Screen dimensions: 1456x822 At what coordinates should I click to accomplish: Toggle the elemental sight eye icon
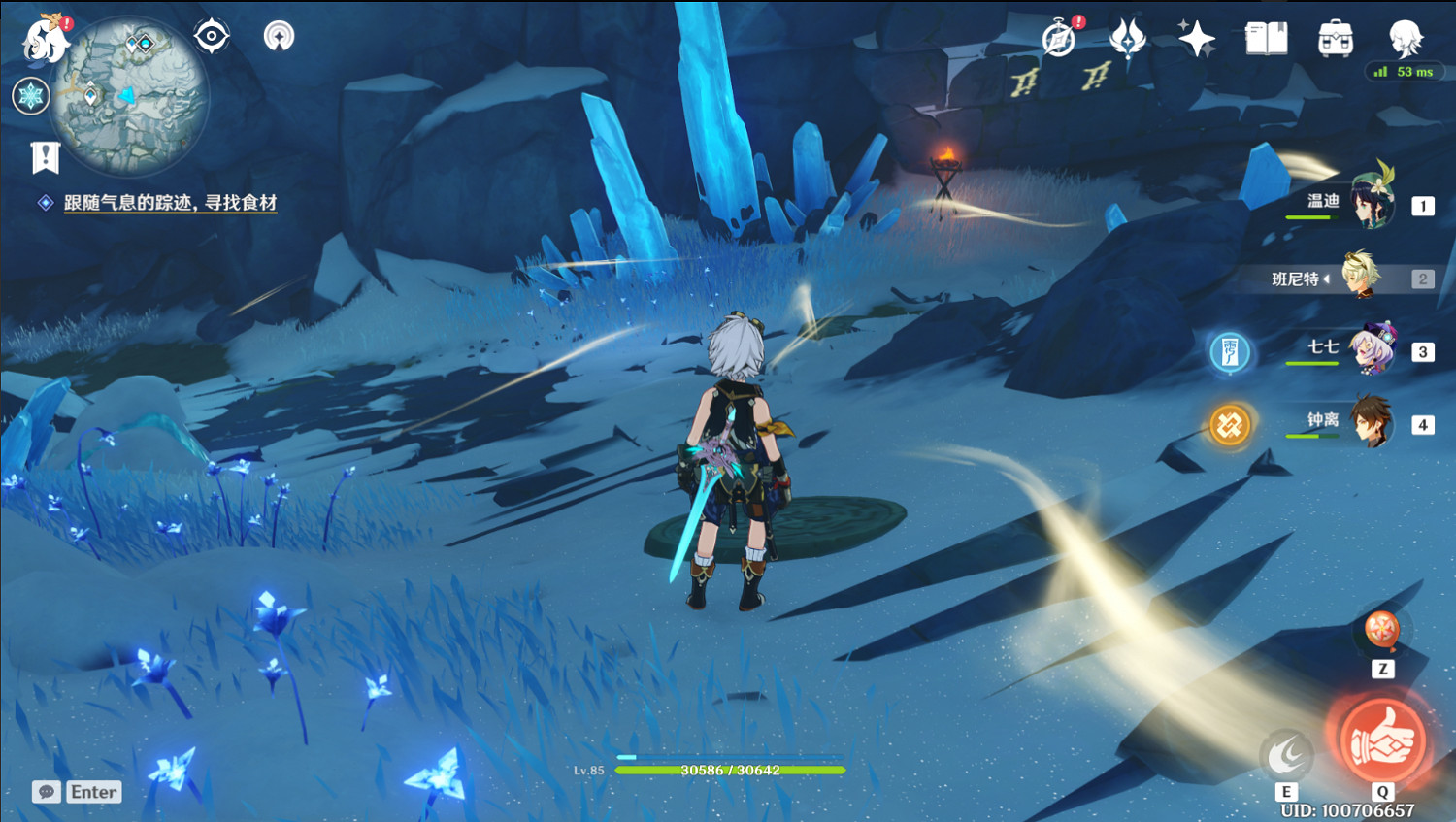point(212,37)
